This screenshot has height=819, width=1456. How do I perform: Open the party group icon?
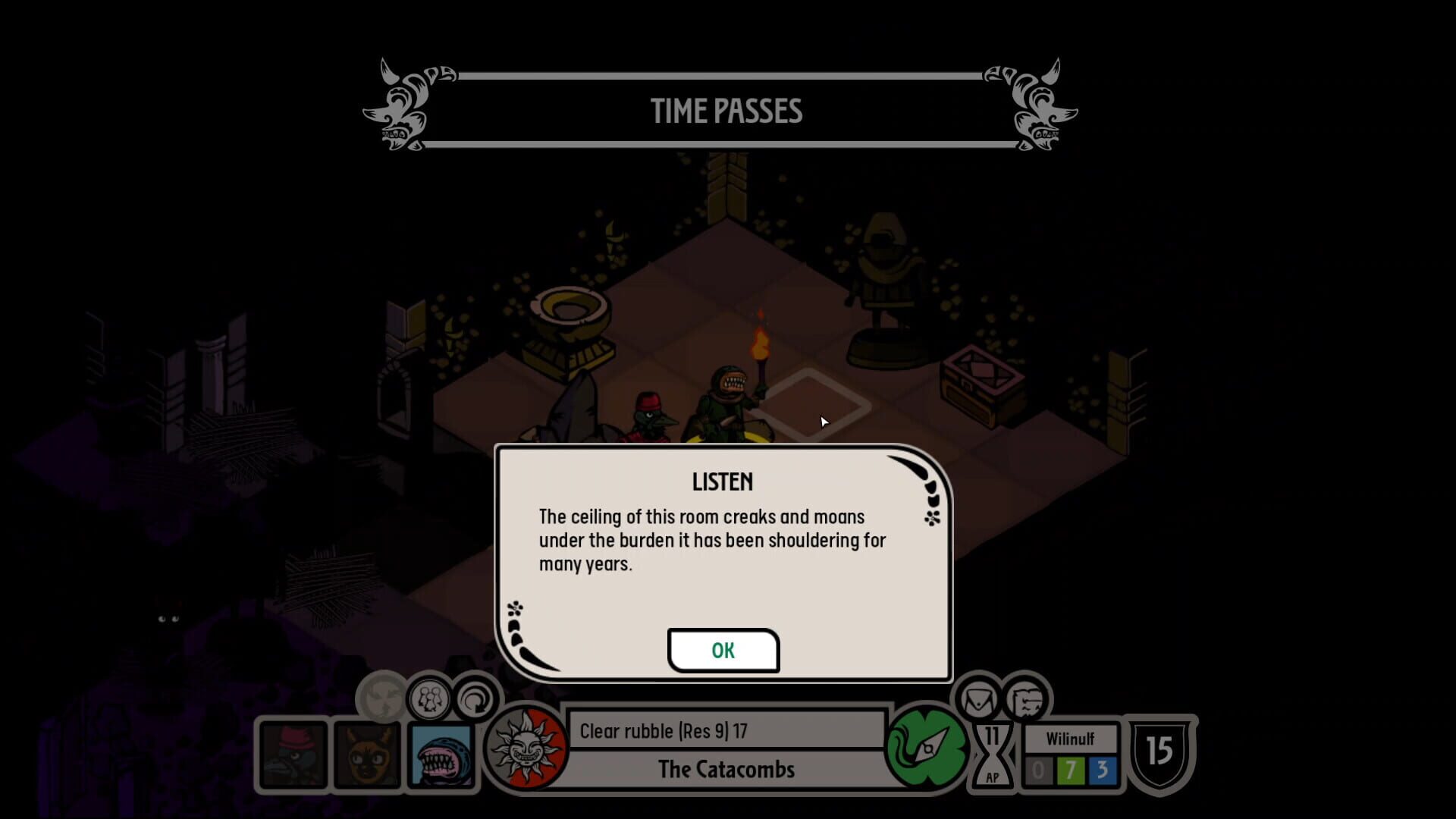(x=429, y=698)
